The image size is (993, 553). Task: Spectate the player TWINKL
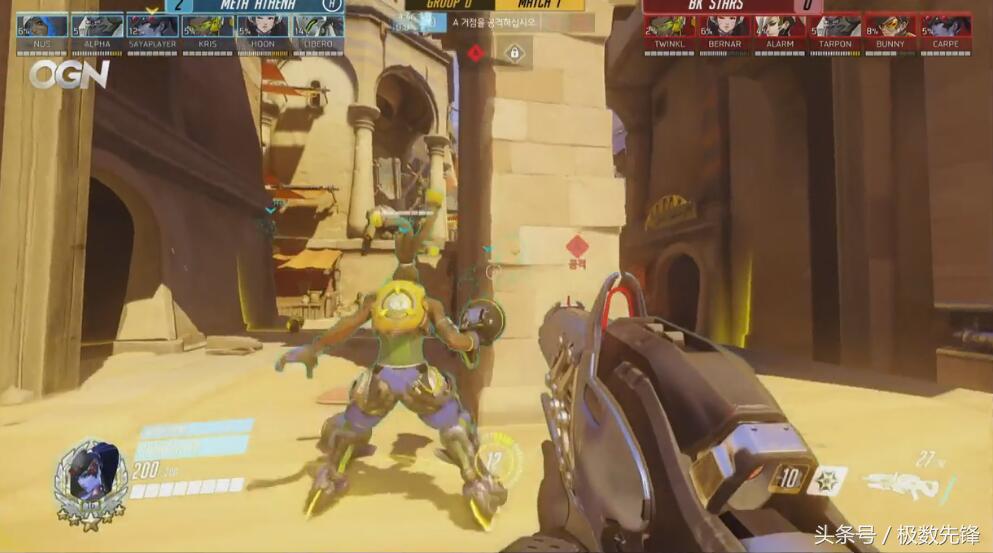[x=669, y=29]
